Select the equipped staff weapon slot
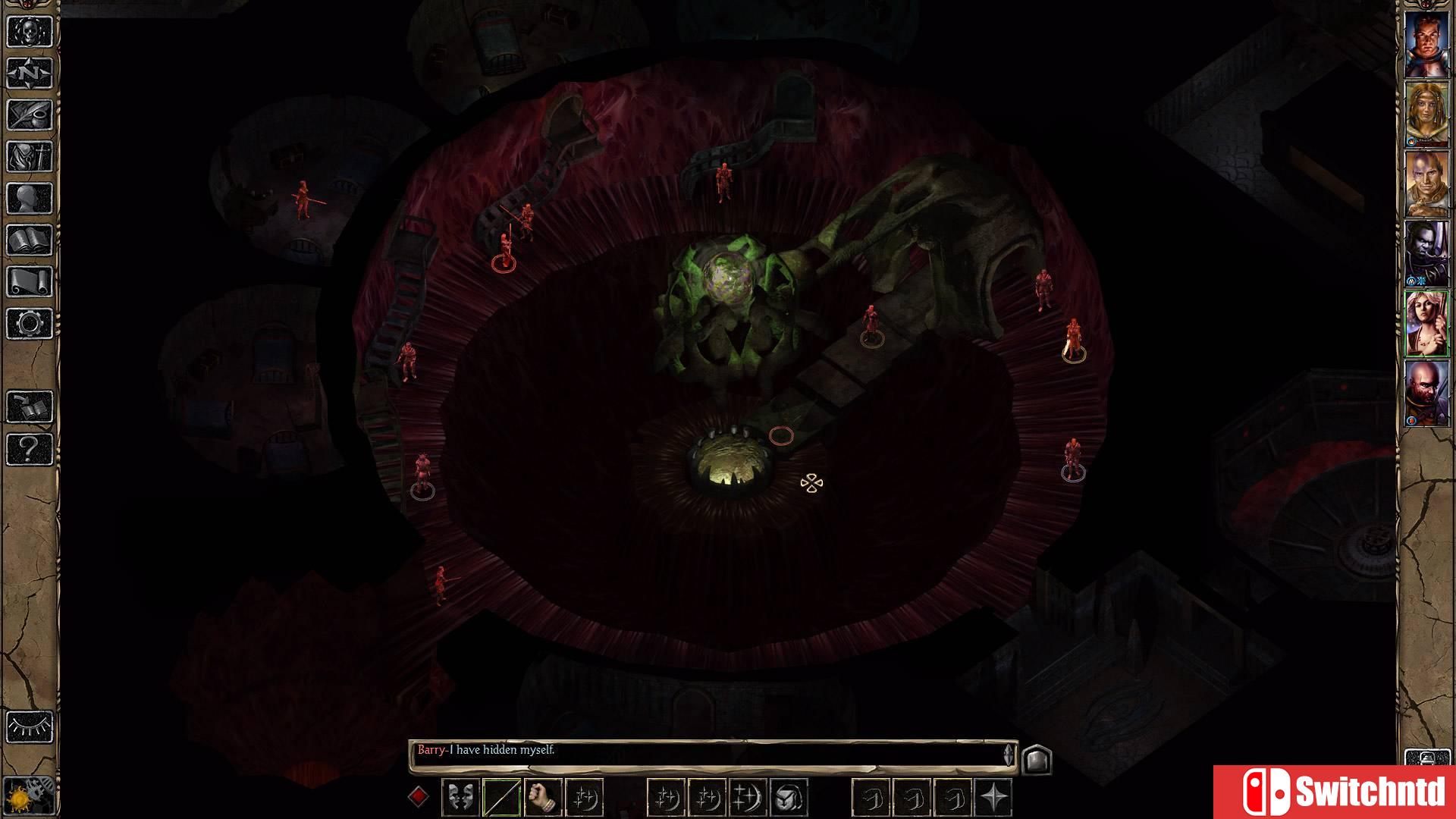 (x=502, y=798)
